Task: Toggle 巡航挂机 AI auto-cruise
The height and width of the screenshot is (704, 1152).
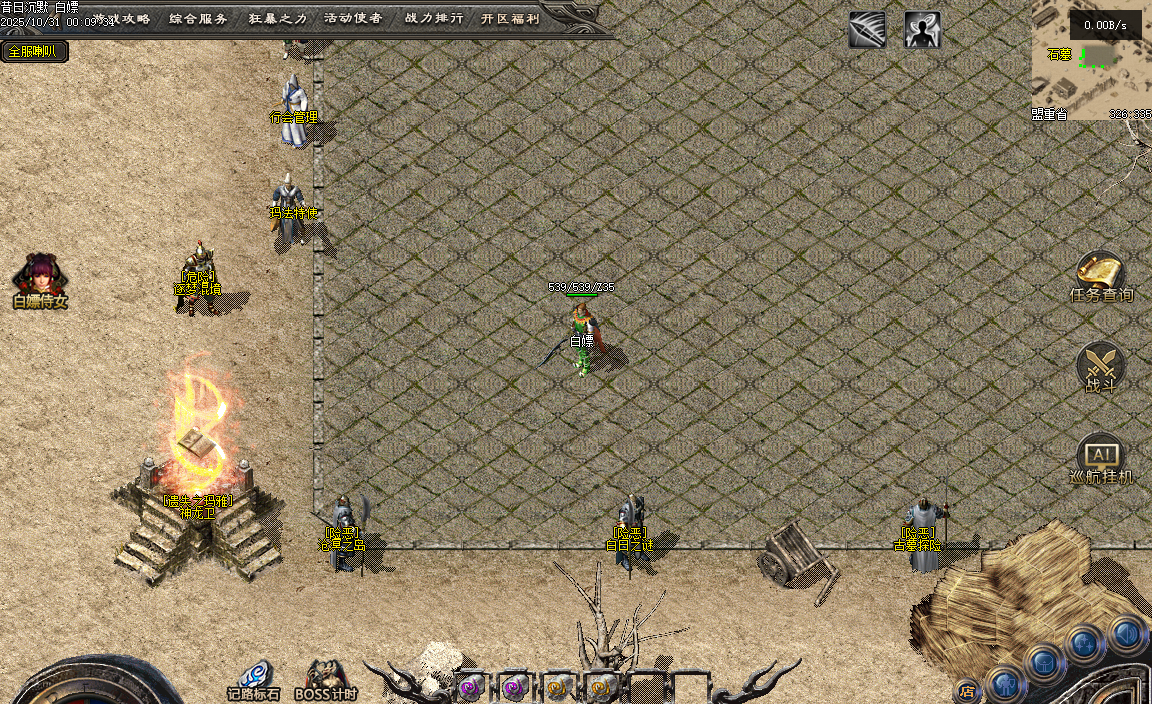Action: [x=1101, y=459]
